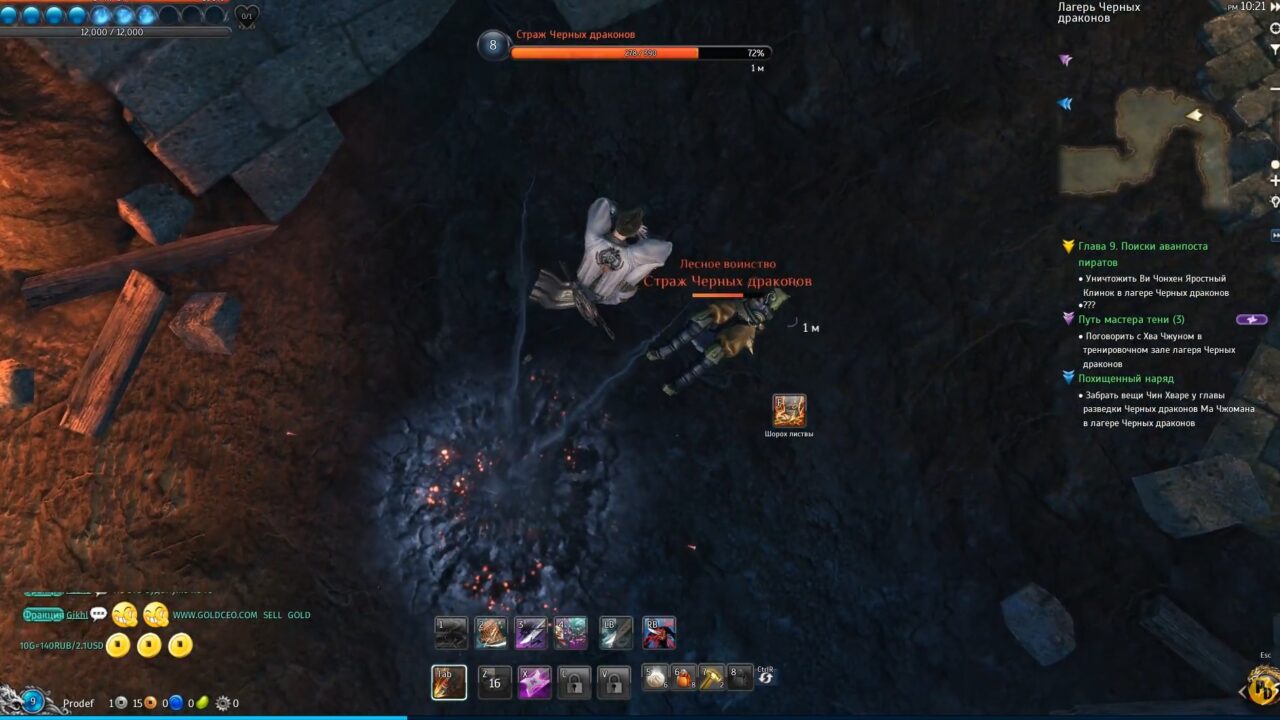Use the purple slash skill in slot 3

(x=532, y=633)
